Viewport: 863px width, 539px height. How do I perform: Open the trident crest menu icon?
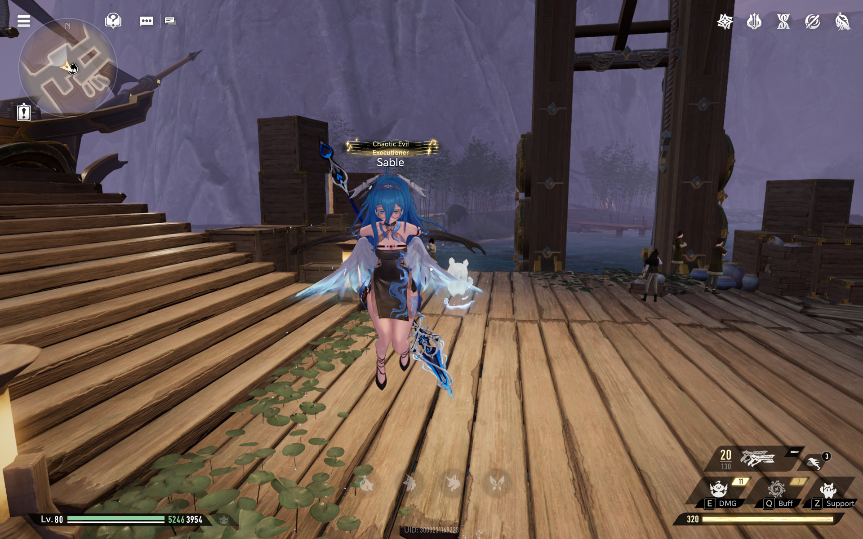coord(755,21)
